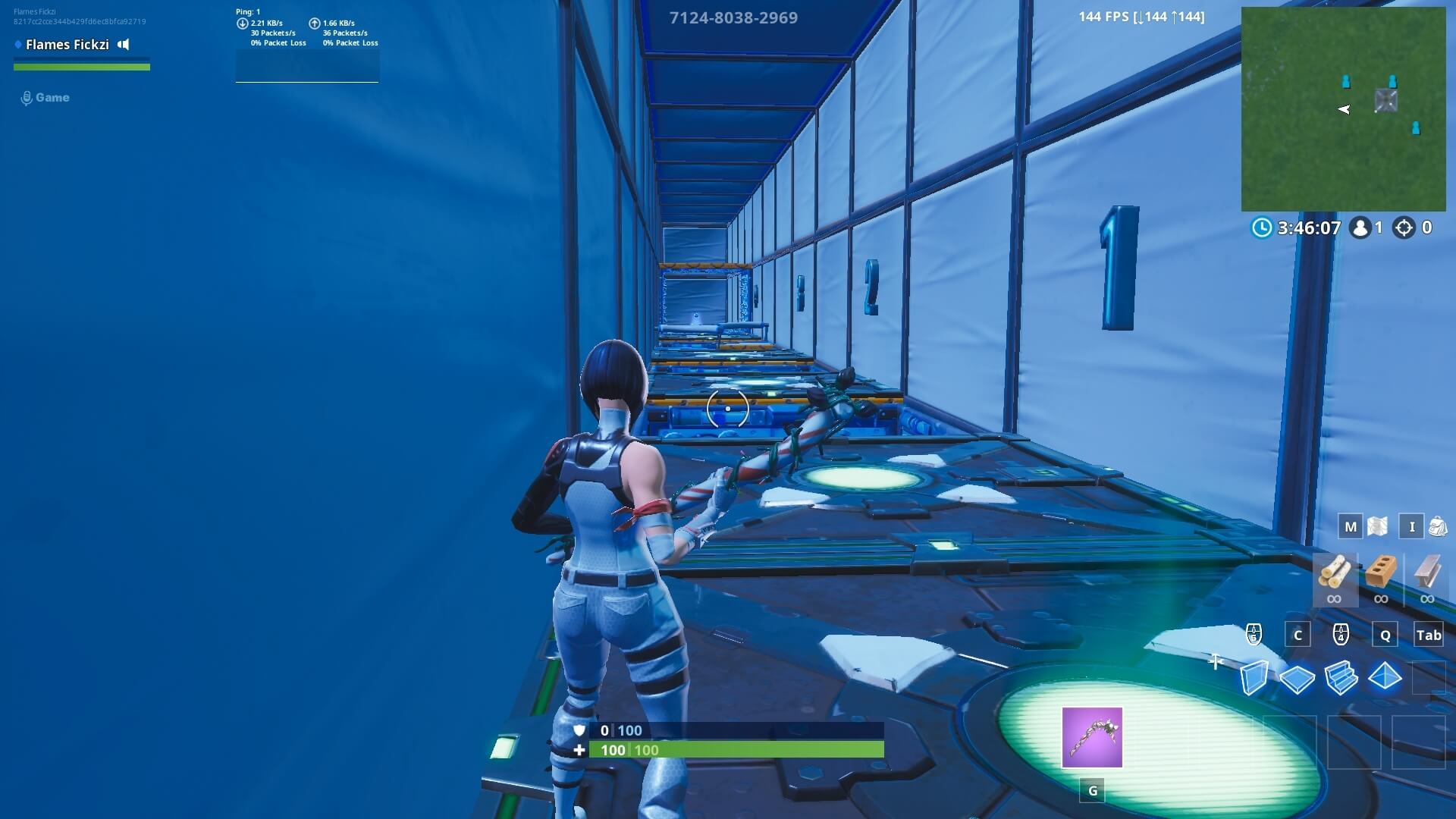Click the Tab key inventory hint
The image size is (1456, 819).
coord(1429,635)
